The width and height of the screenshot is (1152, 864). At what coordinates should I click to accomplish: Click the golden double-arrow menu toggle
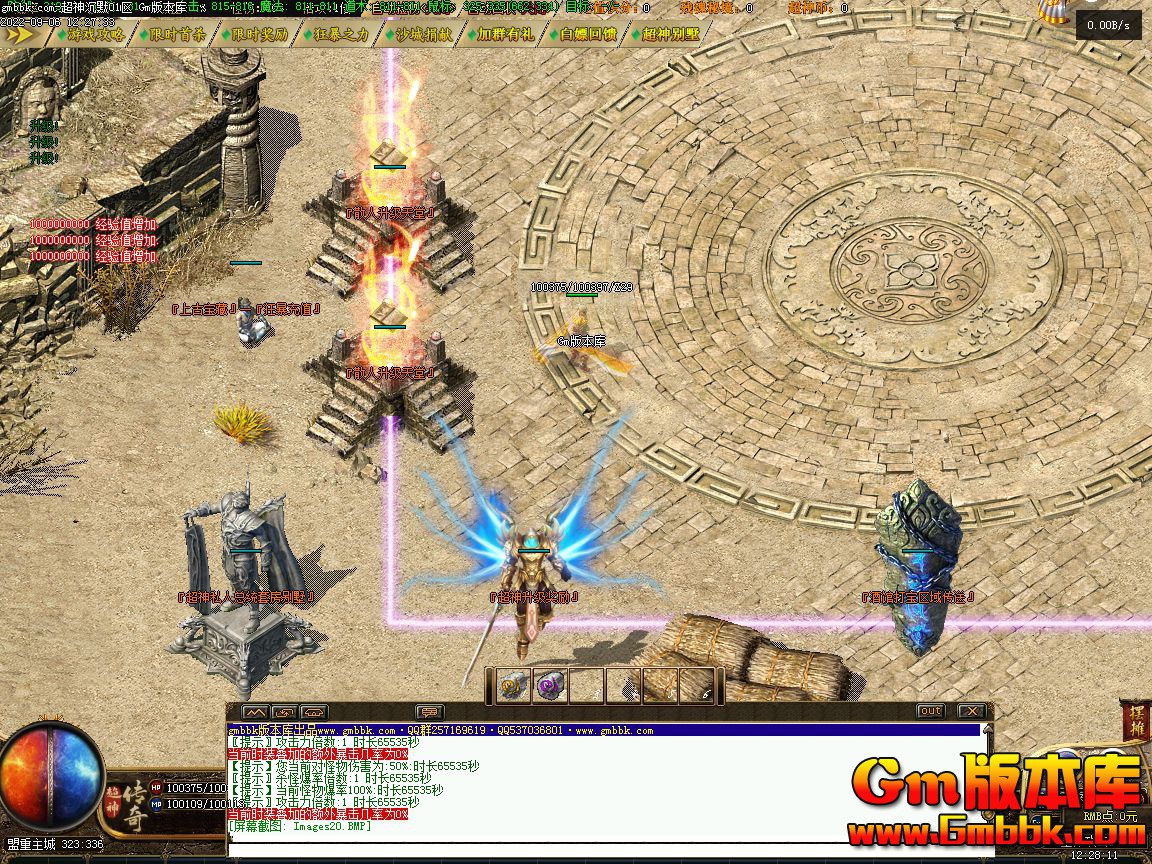(20, 34)
